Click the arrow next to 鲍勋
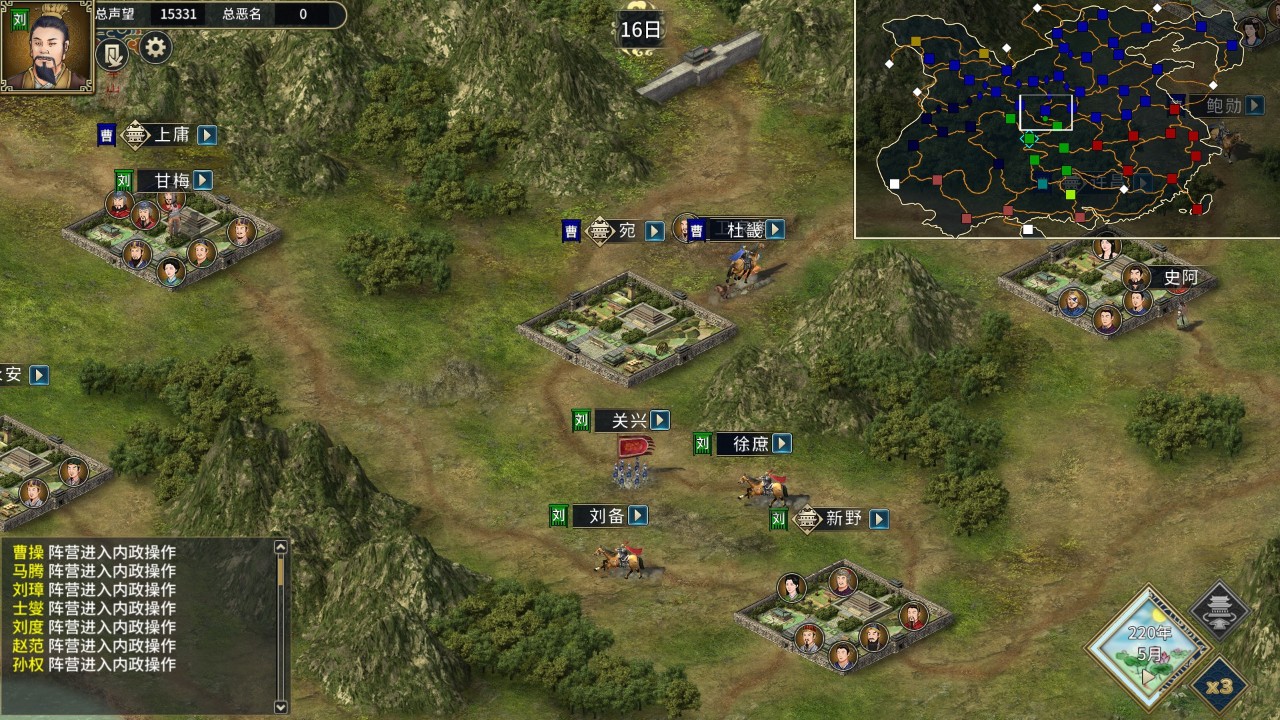 click(x=1254, y=105)
